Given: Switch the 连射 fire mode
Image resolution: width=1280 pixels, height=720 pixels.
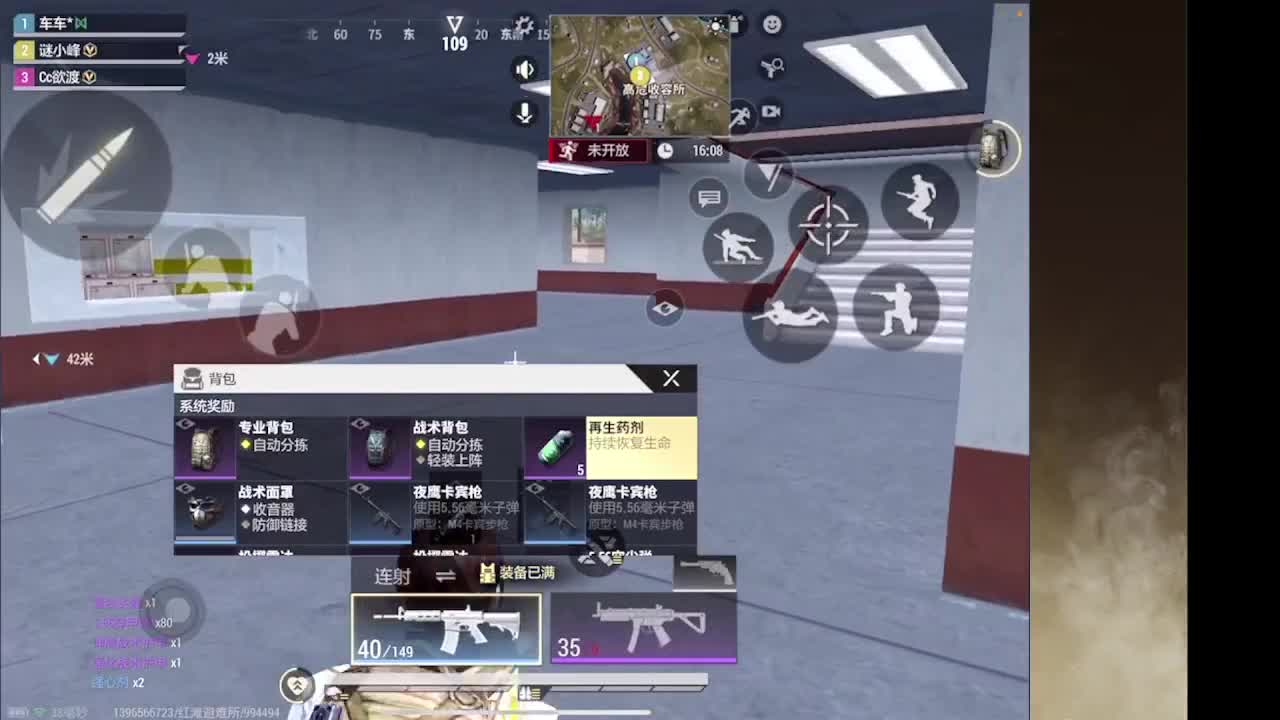Looking at the screenshot, I should (390, 574).
